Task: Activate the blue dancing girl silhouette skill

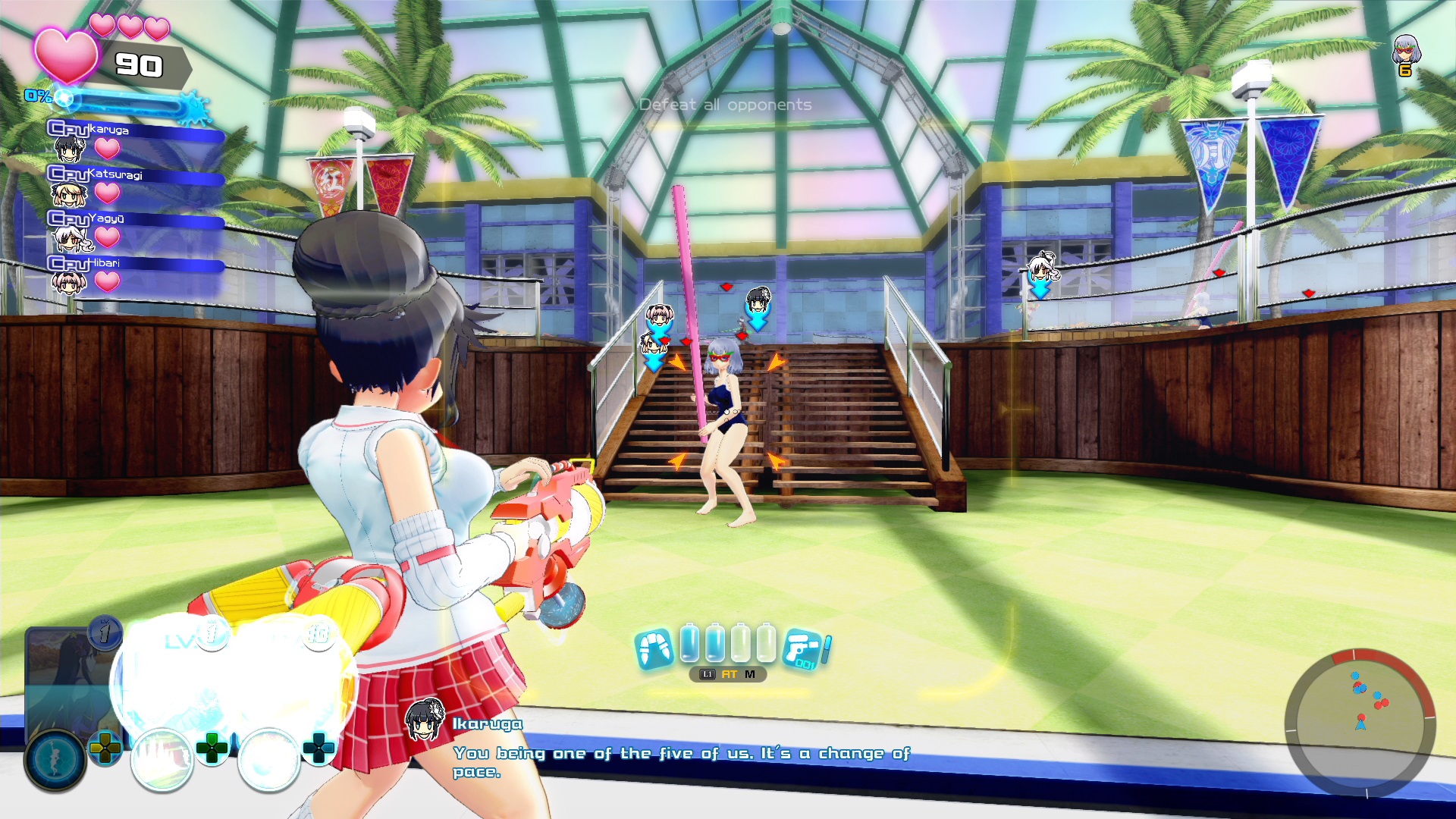Action: click(x=55, y=760)
